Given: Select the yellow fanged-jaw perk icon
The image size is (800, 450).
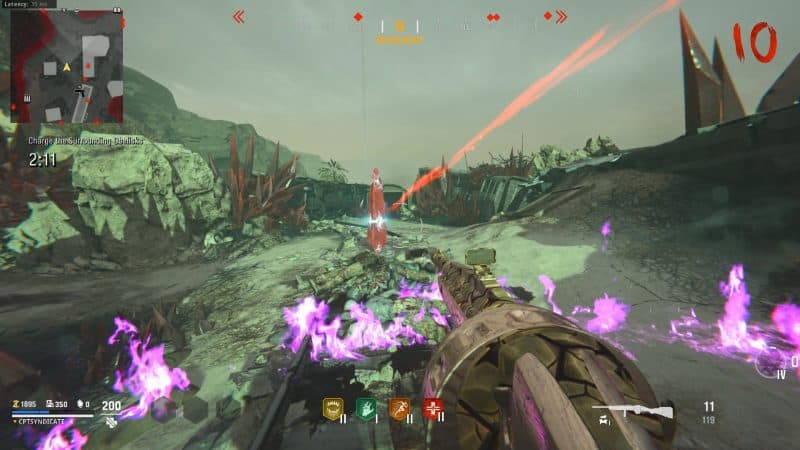Looking at the screenshot, I should [x=332, y=407].
